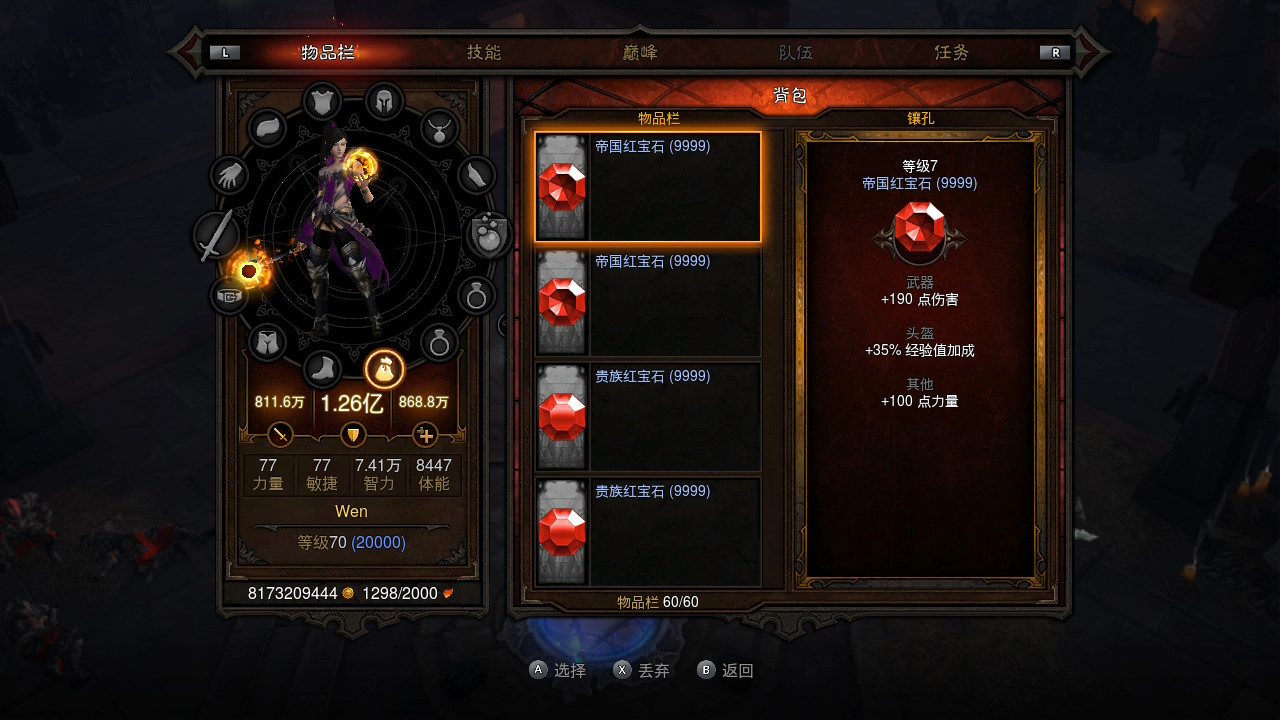Select the gloves equipment slot

point(230,176)
